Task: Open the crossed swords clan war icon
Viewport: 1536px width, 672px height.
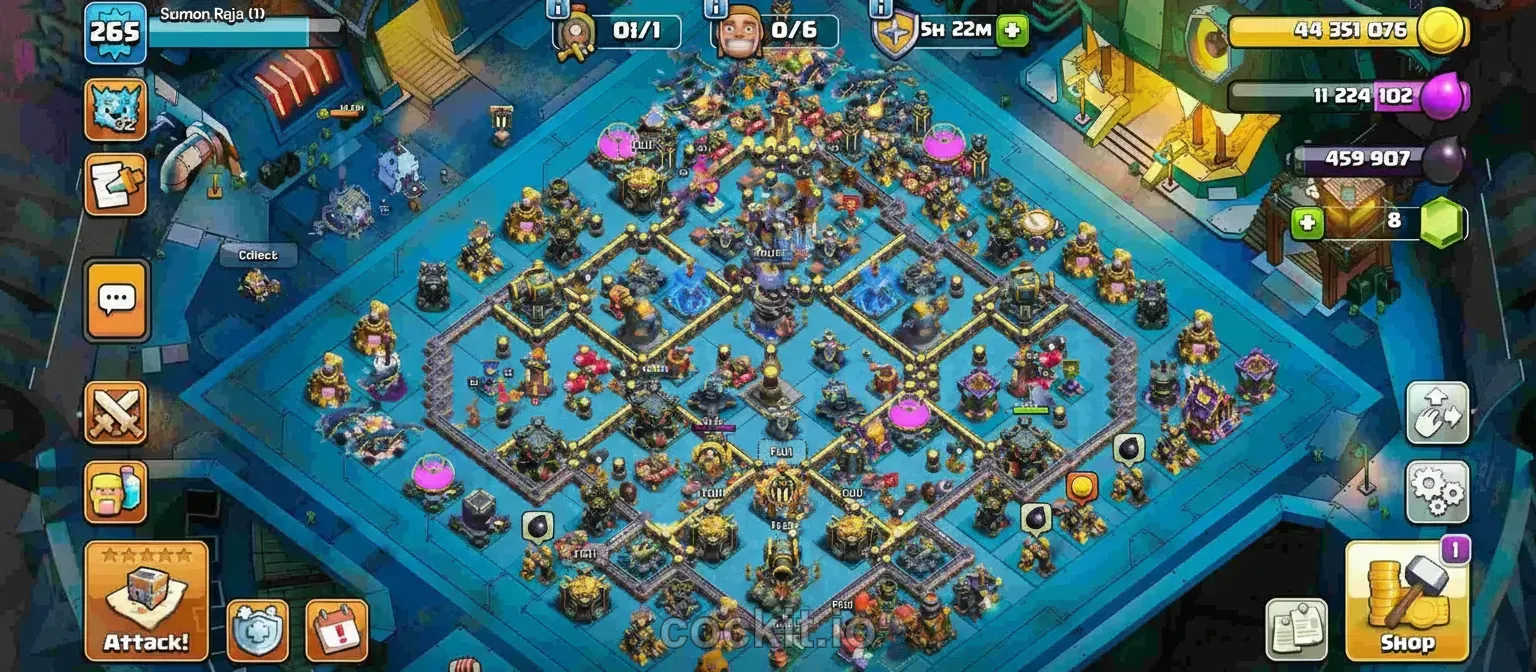Action: pos(116,412)
